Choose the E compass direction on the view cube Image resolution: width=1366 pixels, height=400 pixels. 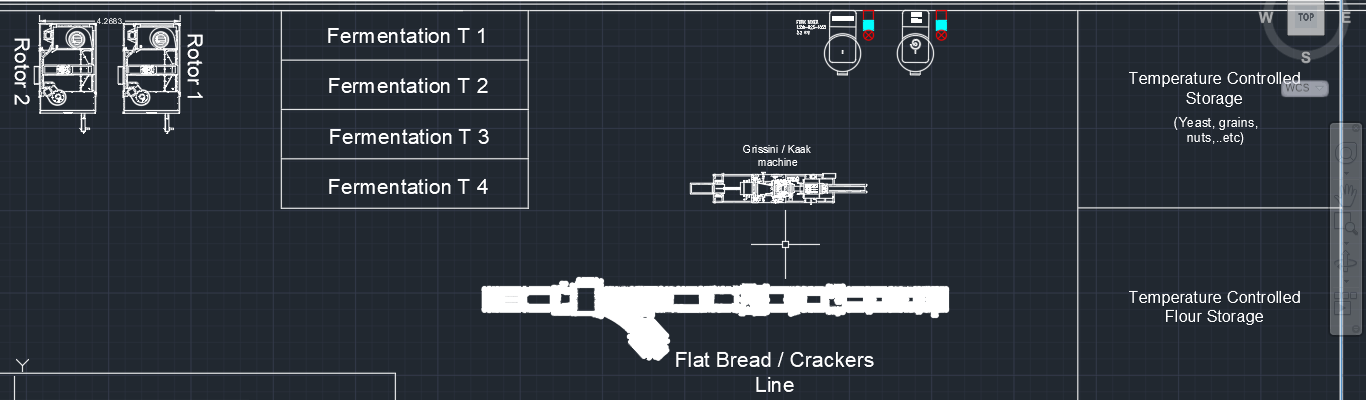1346,18
